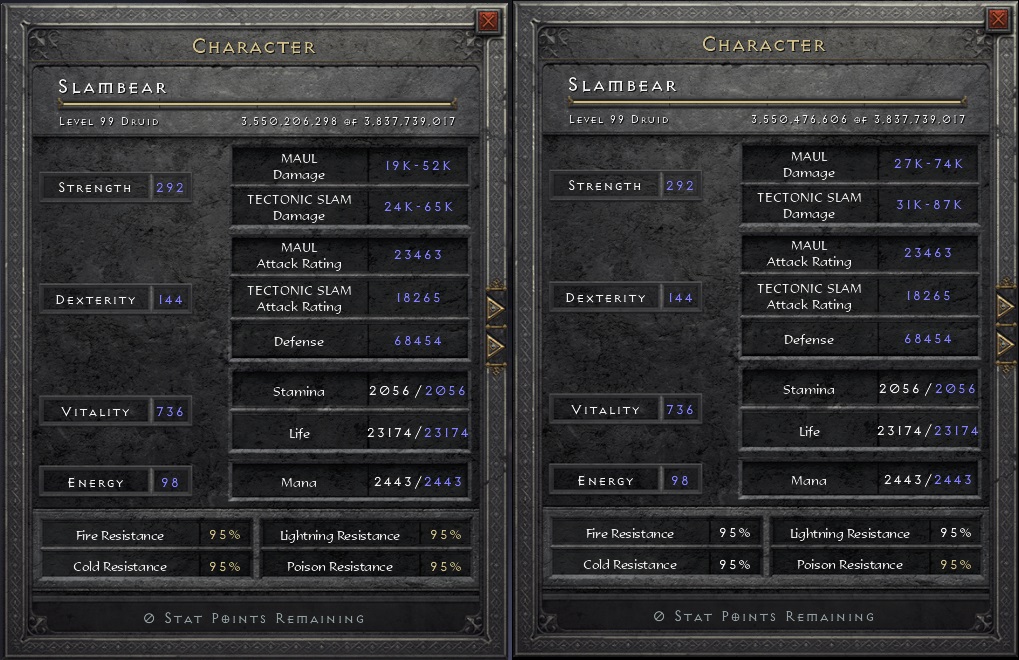Screen dimensions: 1019x660
Task: Click the upper gold arrow beside 18265 on the 27K-74K panel
Action: [1005, 307]
